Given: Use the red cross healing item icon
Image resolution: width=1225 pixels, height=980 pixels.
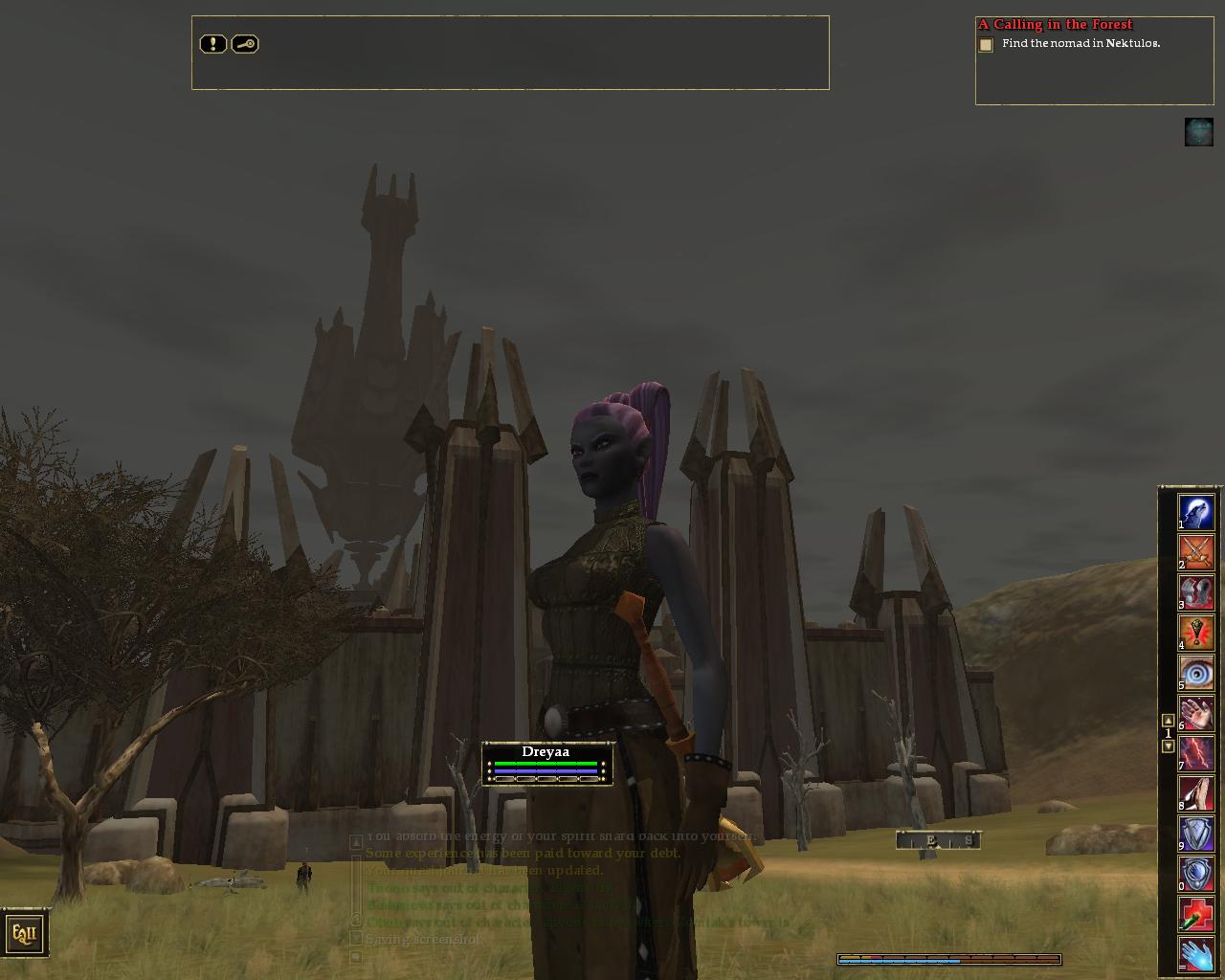Looking at the screenshot, I should 1195,914.
